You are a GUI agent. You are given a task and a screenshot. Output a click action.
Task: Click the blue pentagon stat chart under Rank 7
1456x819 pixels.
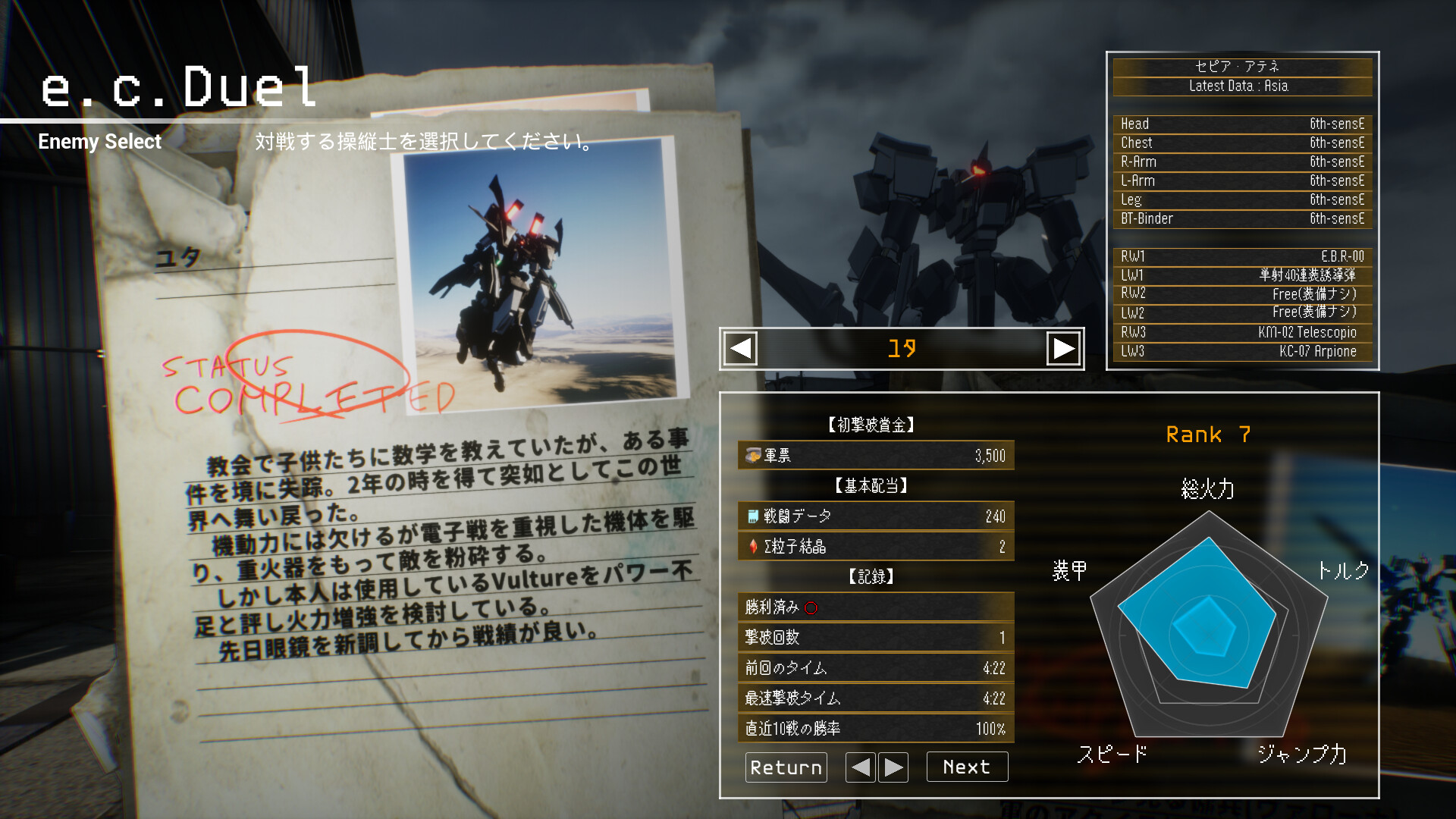click(x=1202, y=622)
